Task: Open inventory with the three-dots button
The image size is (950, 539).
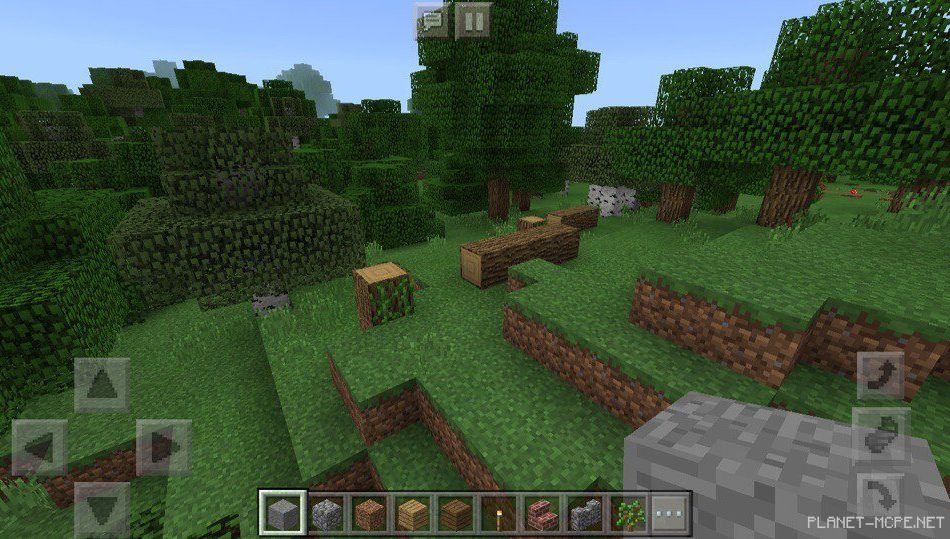Action: coord(671,513)
